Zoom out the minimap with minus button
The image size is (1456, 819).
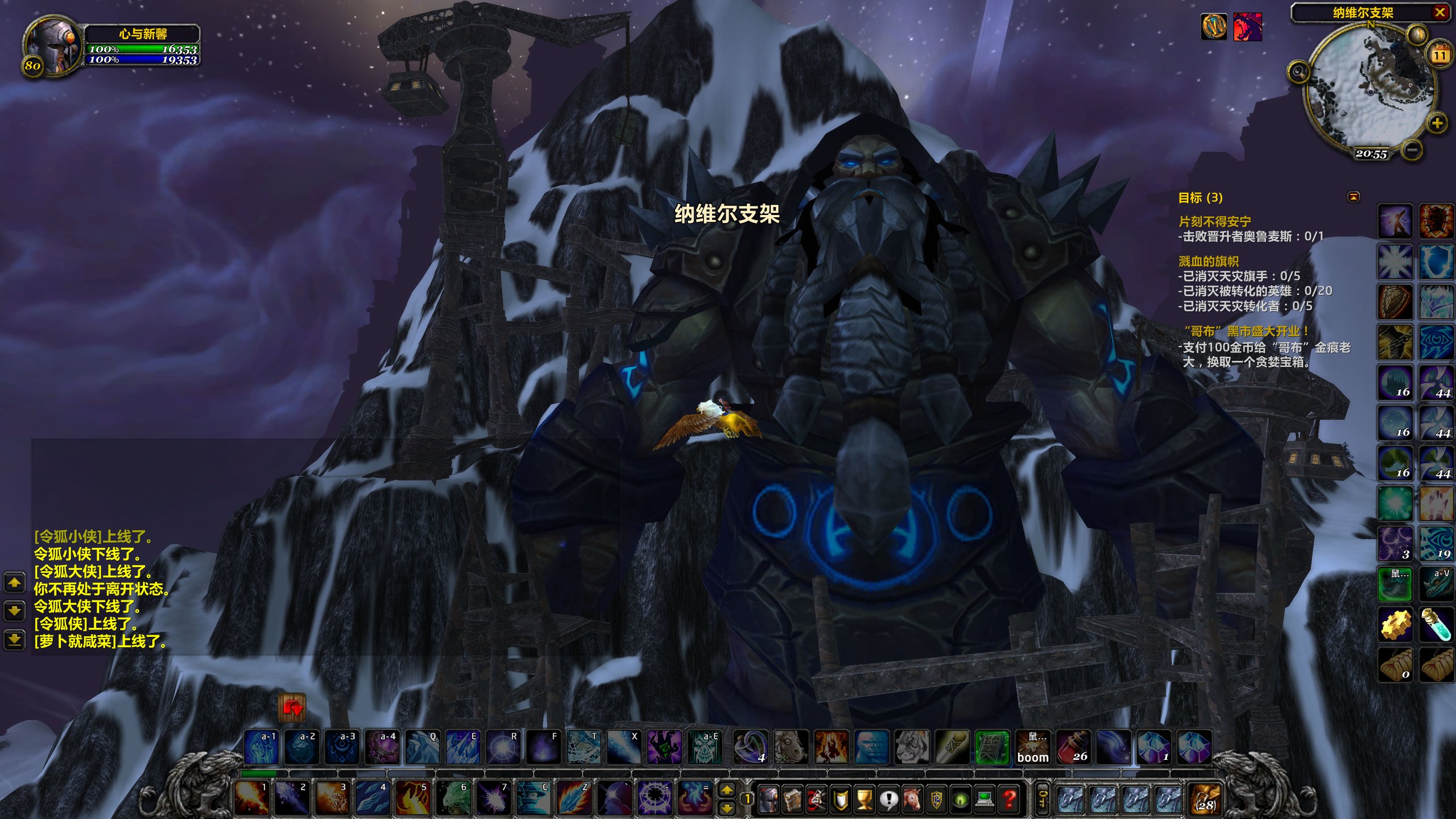point(1412,150)
